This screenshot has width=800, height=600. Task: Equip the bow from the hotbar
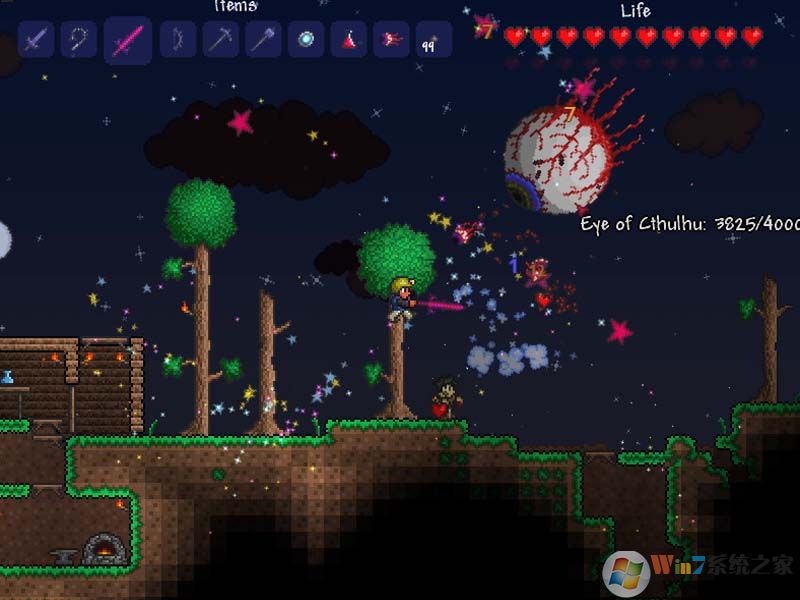178,40
